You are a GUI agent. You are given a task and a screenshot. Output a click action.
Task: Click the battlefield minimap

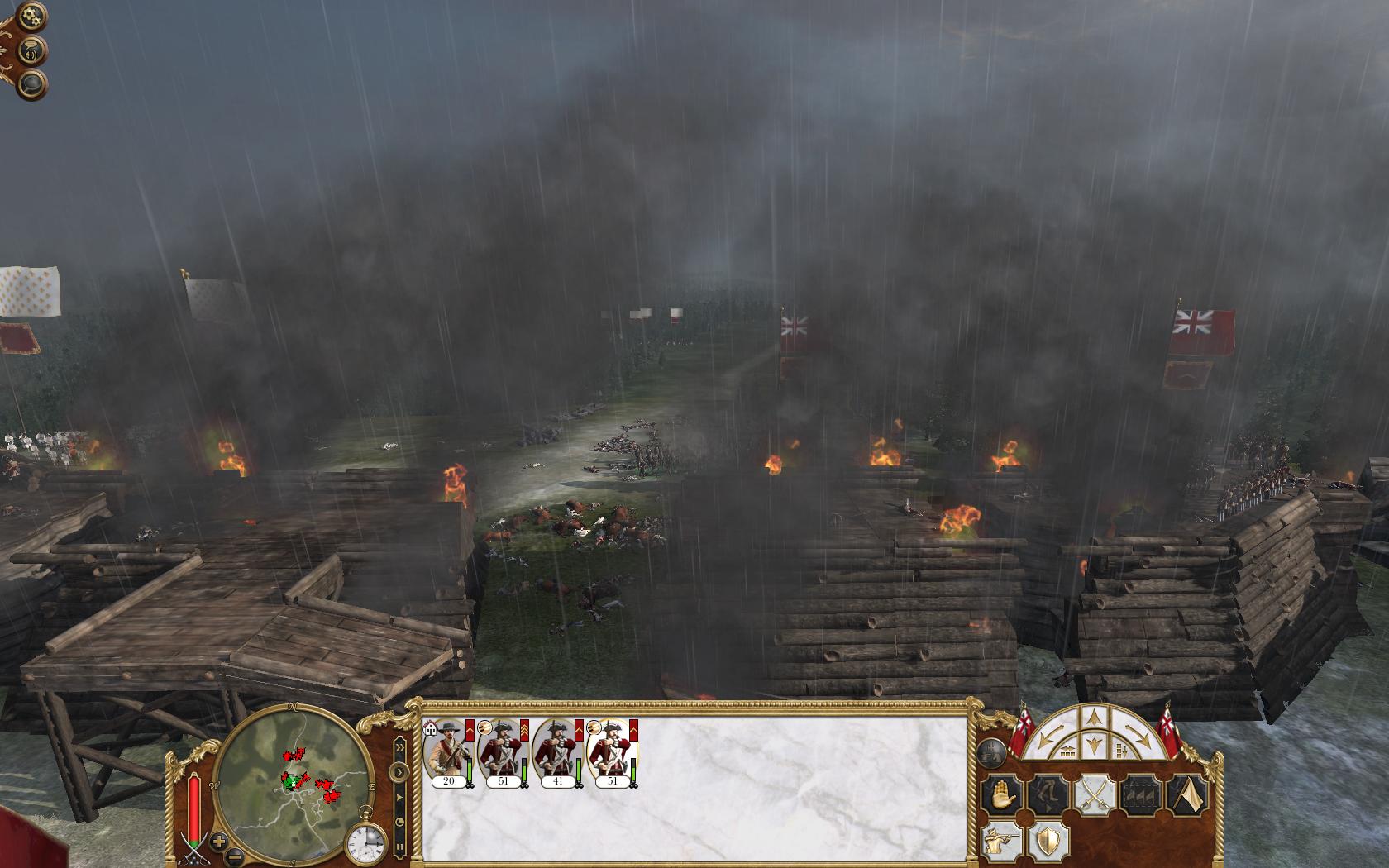click(294, 777)
